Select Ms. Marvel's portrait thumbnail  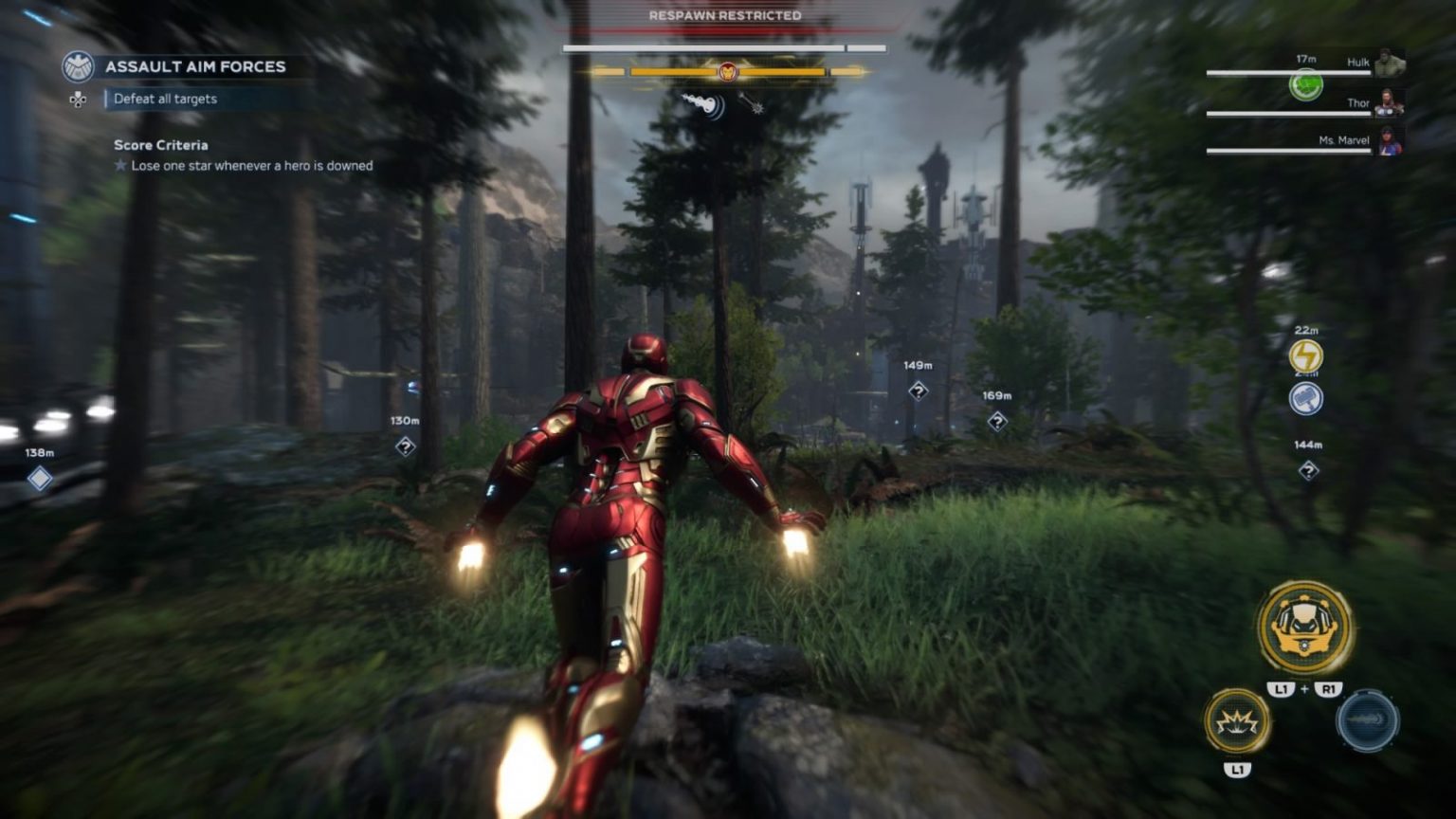(1391, 143)
